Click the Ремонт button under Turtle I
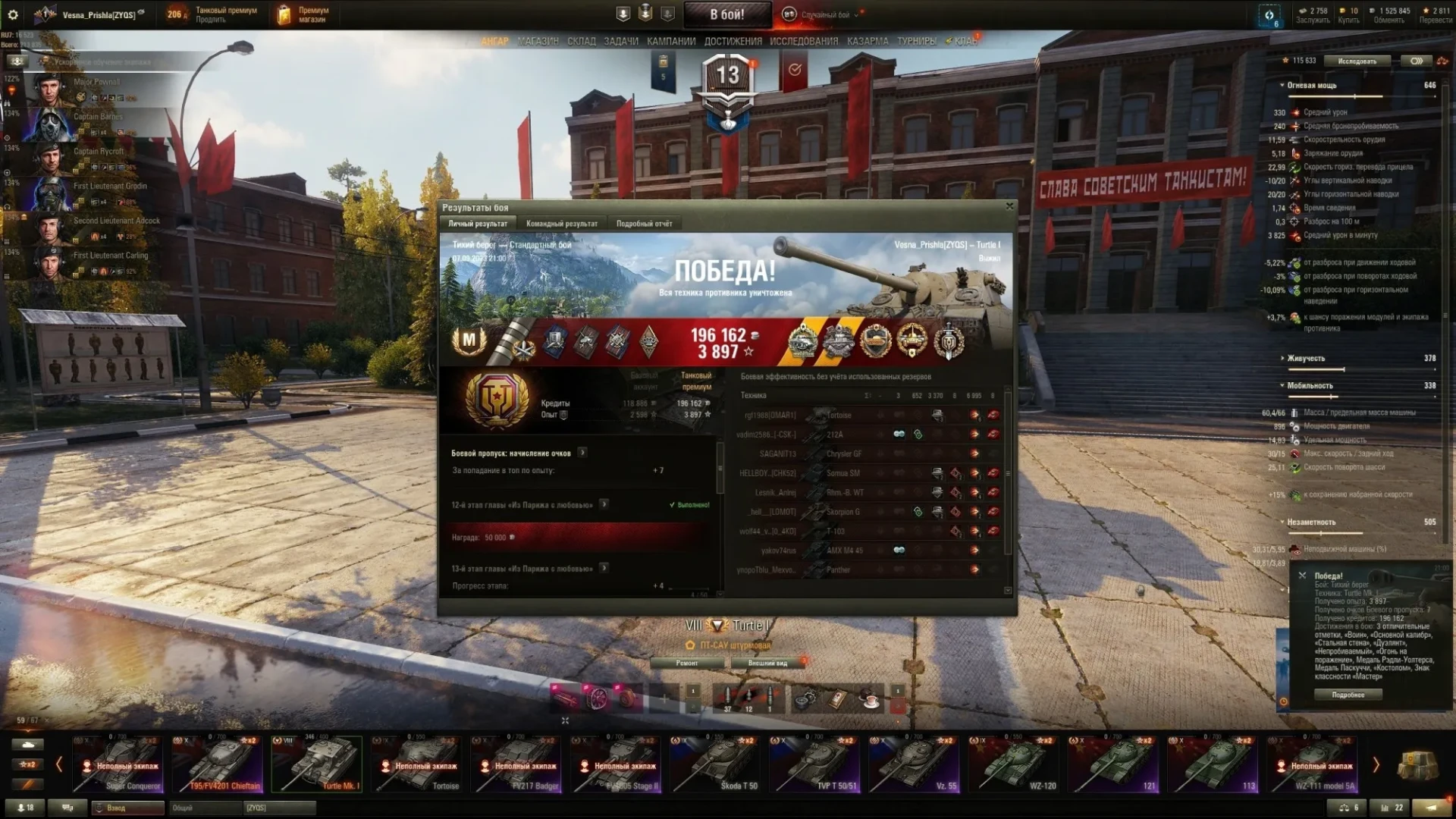The width and height of the screenshot is (1456, 819). [x=687, y=663]
